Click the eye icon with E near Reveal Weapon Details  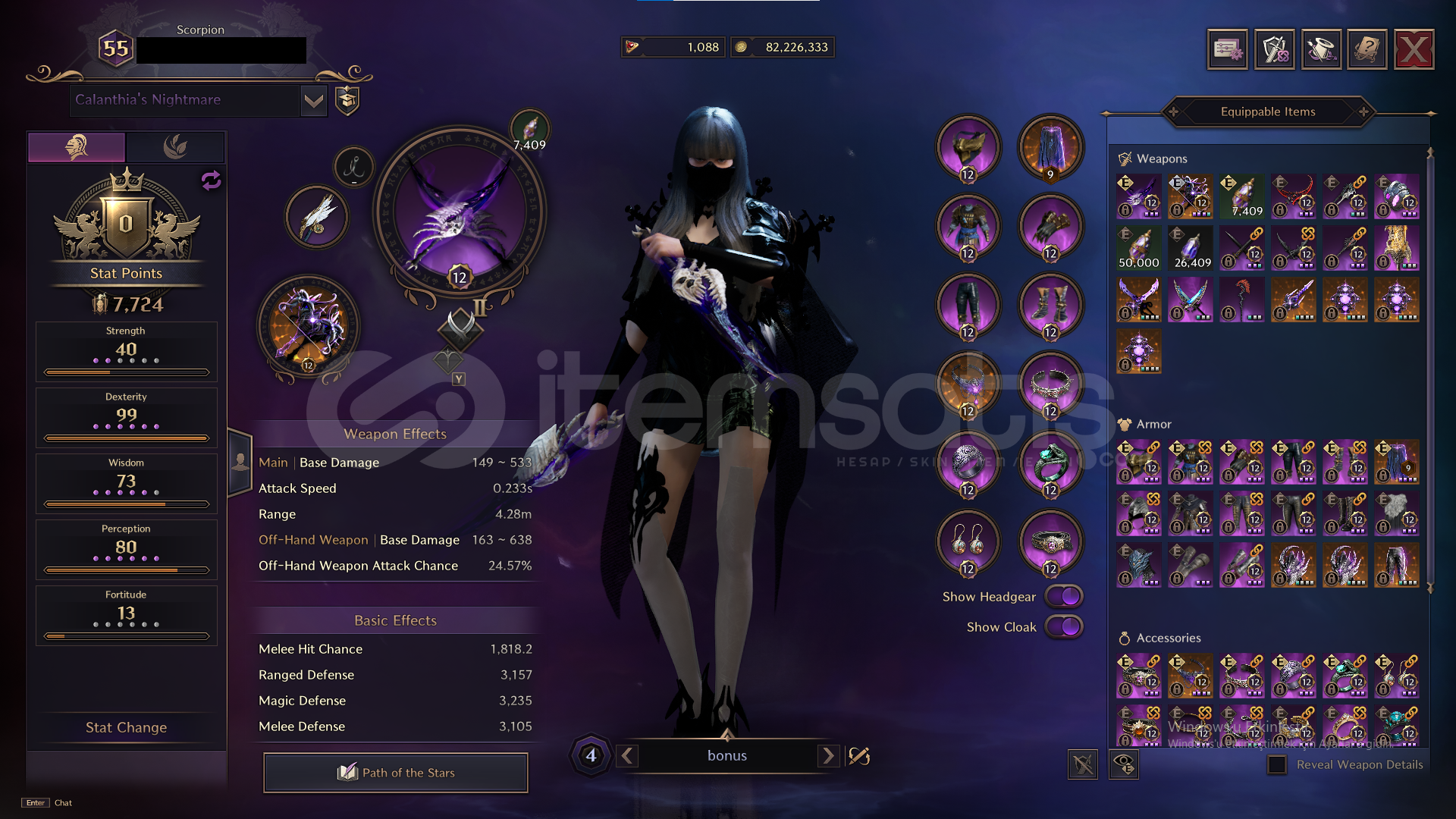pos(1125,764)
